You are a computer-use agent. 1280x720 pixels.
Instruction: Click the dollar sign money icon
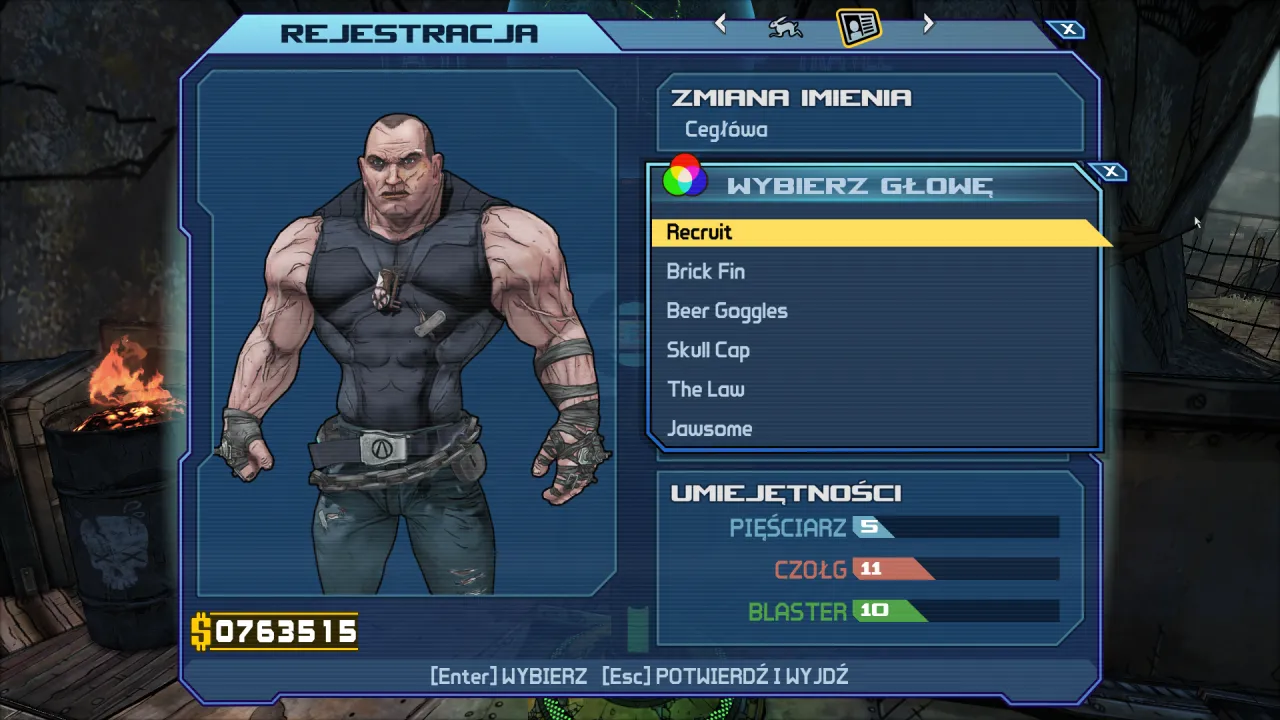pyautogui.click(x=201, y=632)
